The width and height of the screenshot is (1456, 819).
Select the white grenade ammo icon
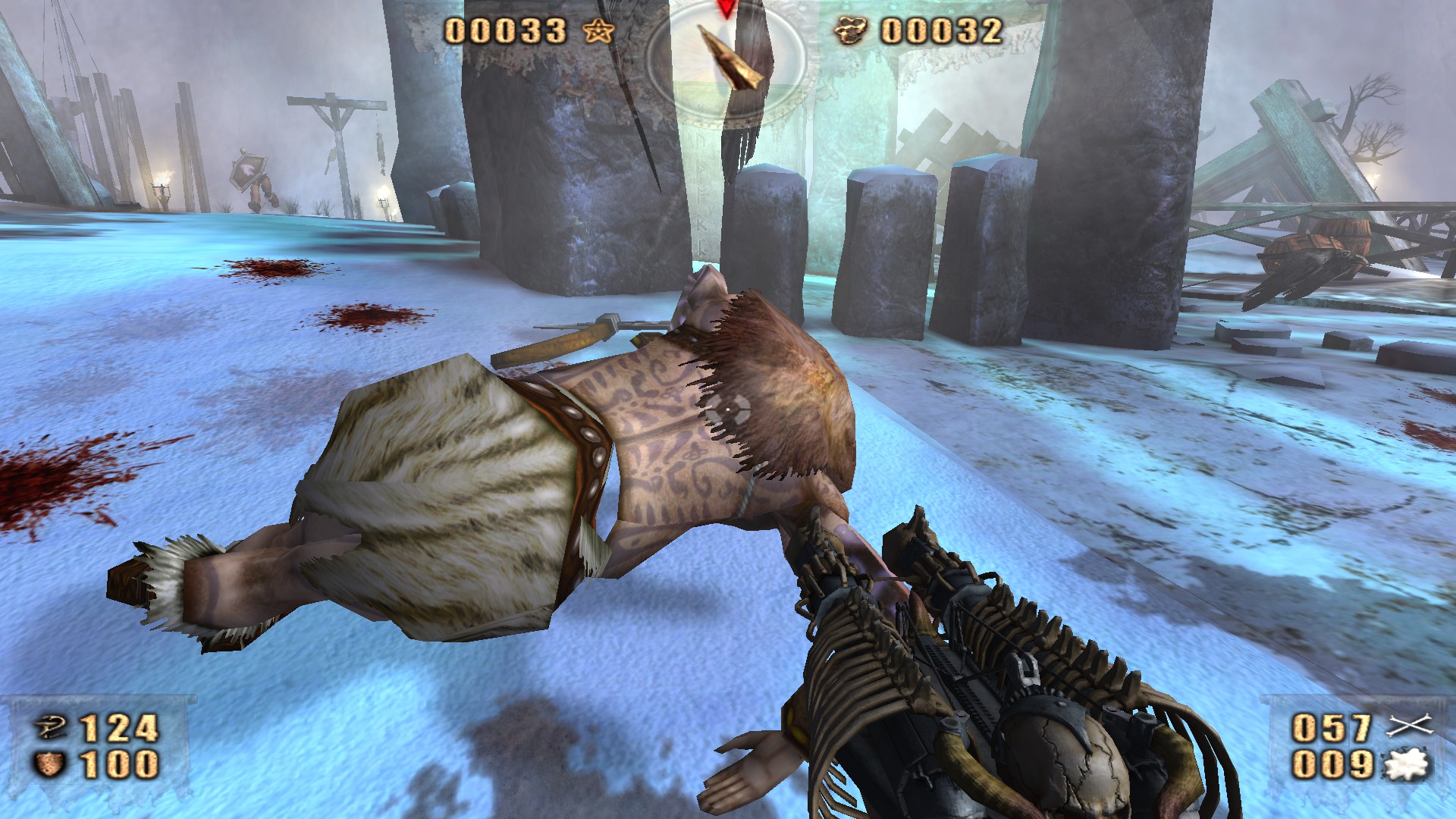coord(1407,764)
